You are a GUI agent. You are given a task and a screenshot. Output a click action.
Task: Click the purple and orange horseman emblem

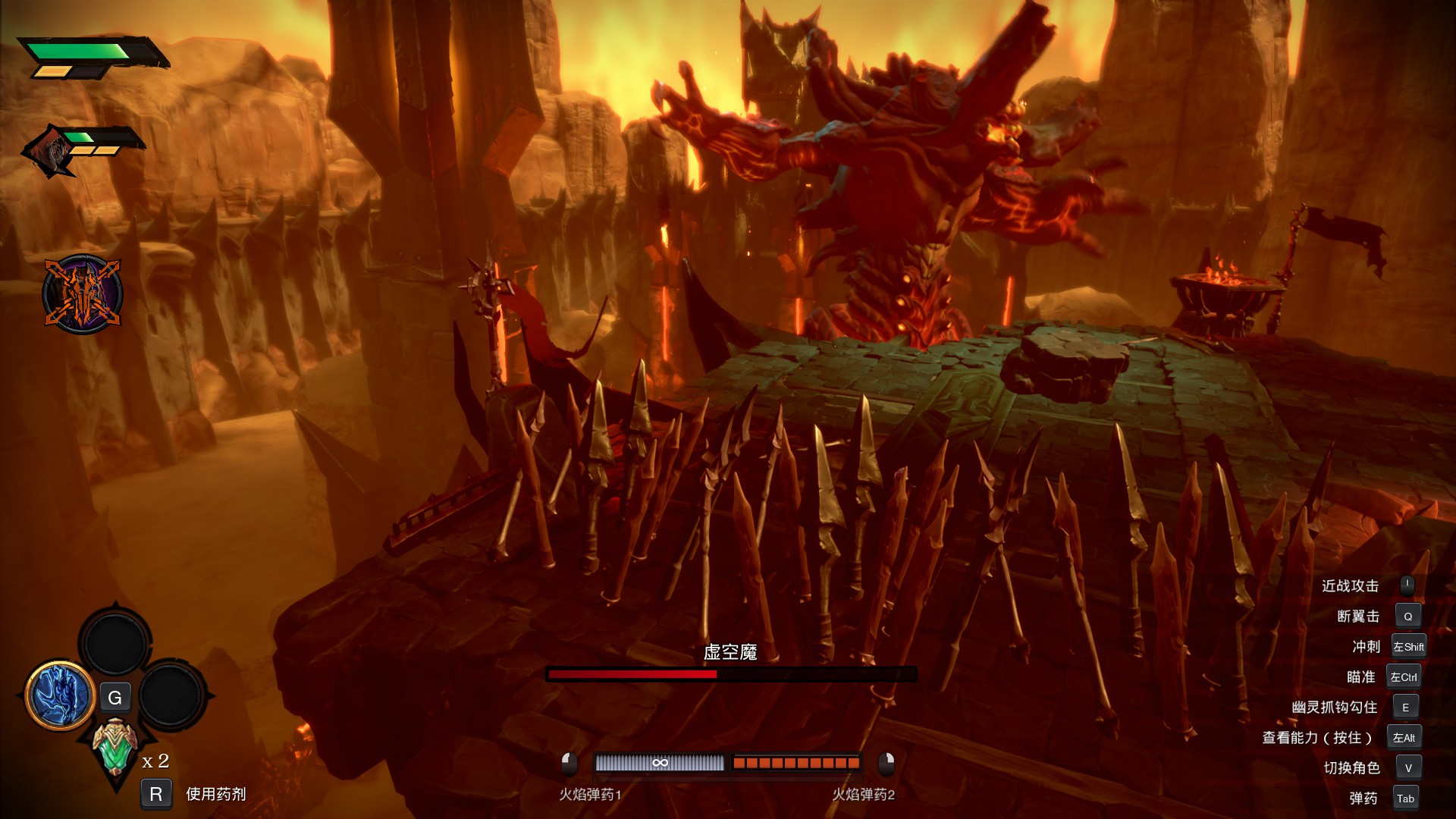click(82, 293)
